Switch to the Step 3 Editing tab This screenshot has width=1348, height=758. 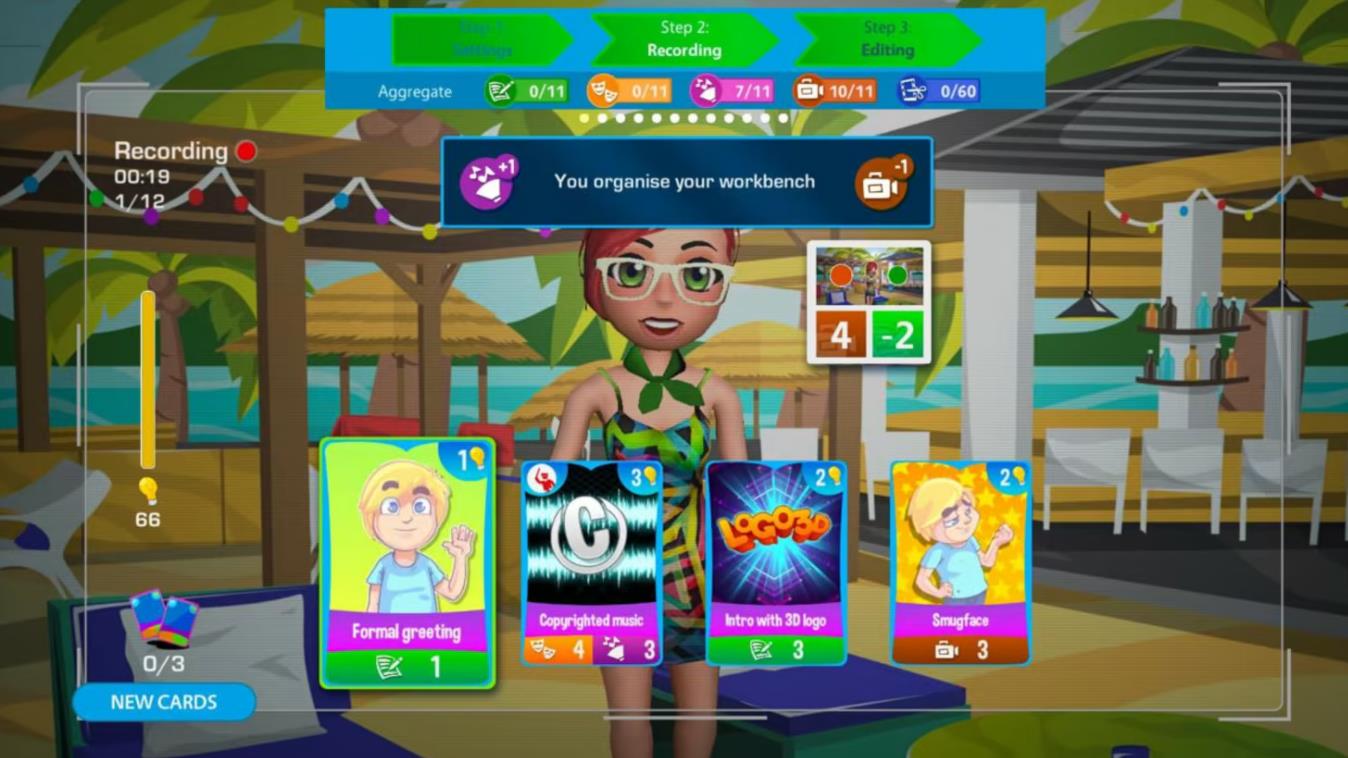(887, 40)
